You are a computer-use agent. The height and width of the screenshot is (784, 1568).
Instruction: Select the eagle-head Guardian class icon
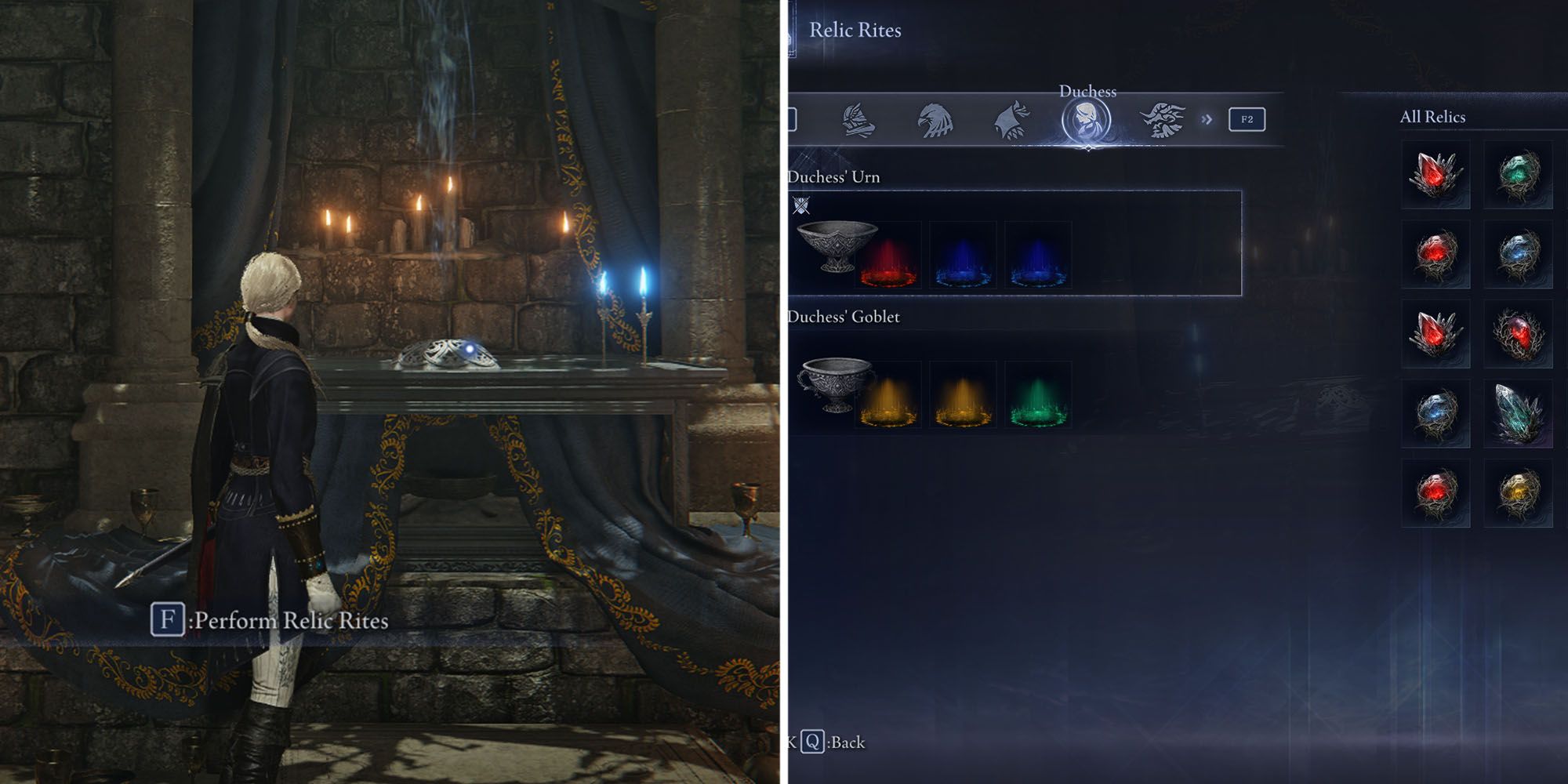coord(935,119)
